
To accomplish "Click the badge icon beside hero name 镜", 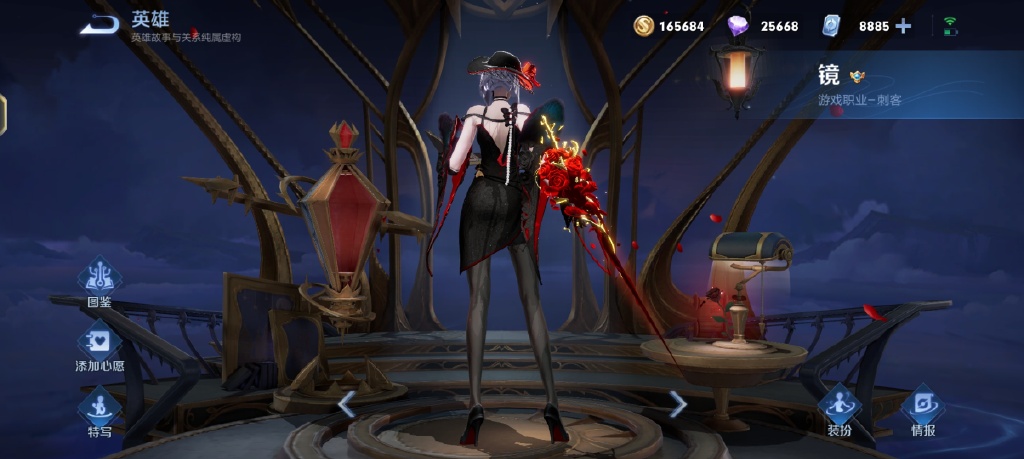I will click(x=857, y=76).
